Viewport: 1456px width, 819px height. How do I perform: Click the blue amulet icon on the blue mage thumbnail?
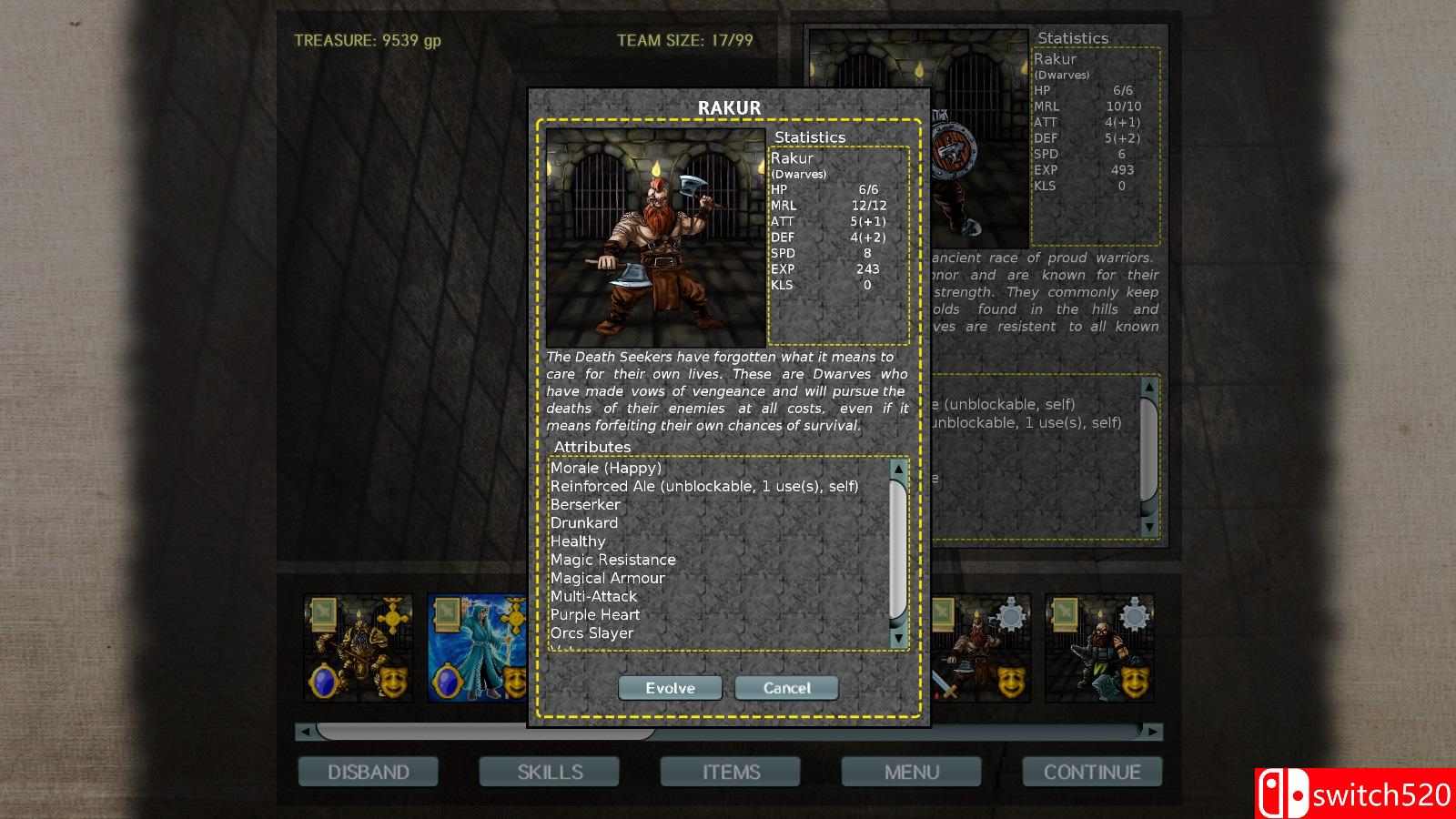click(x=447, y=681)
